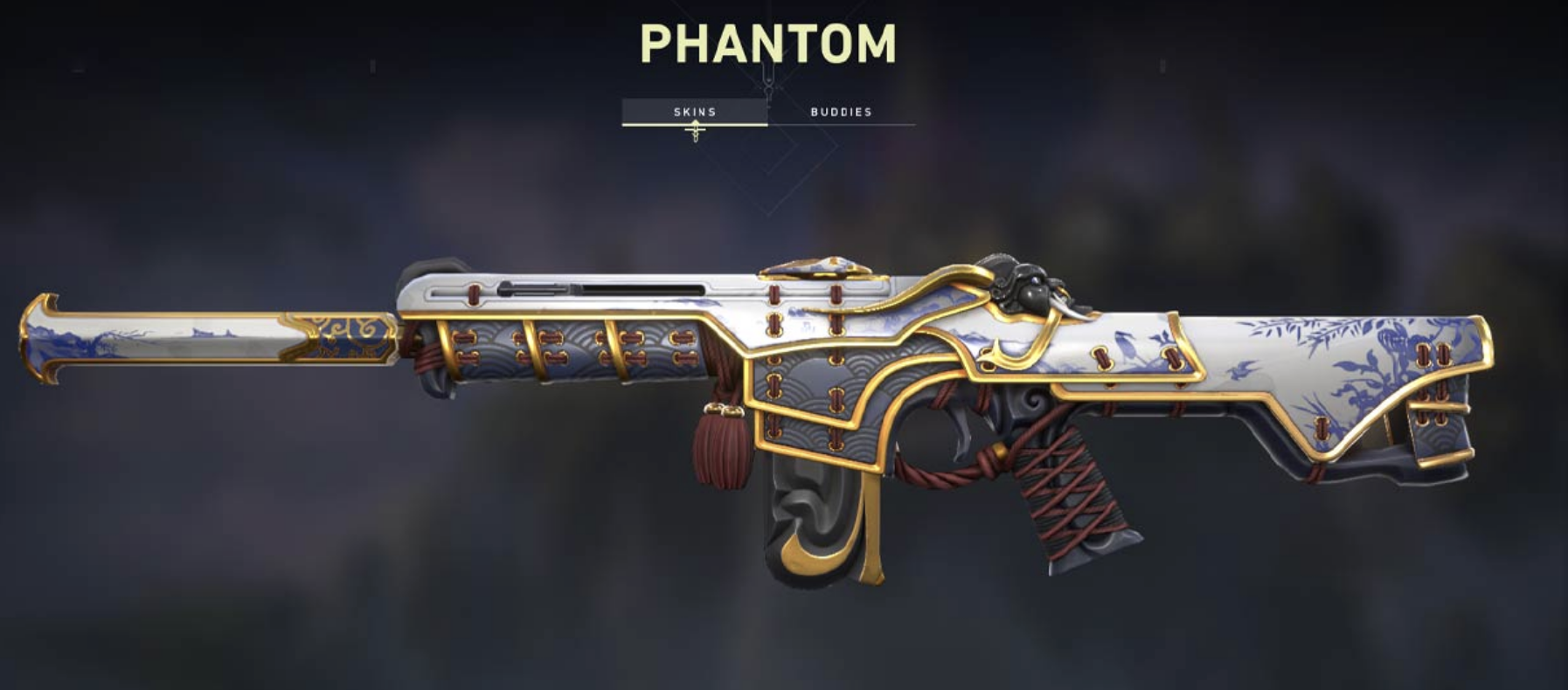This screenshot has width=1568, height=690.
Task: Select the SKINS tab
Action: [x=695, y=112]
